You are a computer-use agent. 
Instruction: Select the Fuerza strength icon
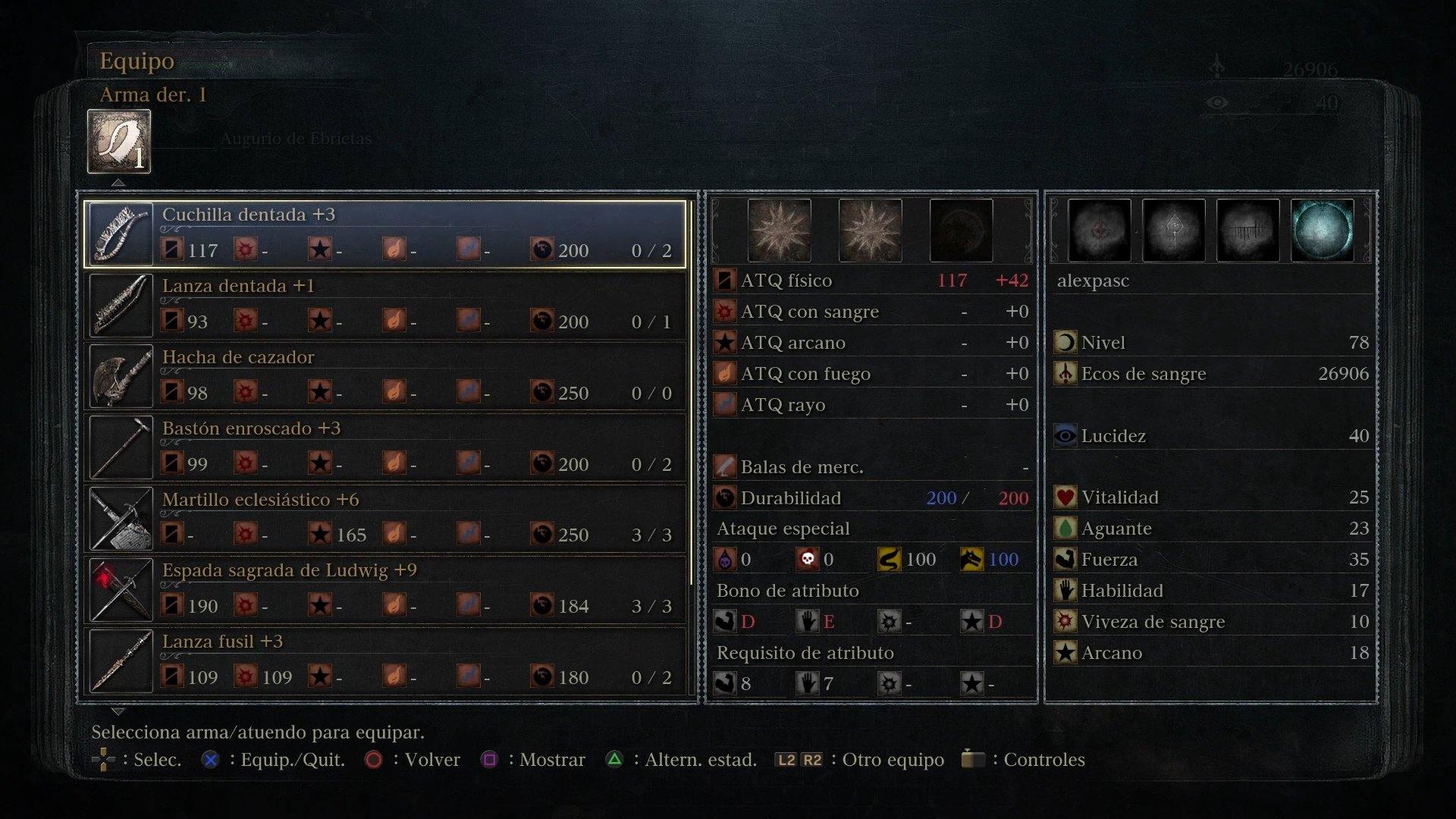tap(1065, 559)
